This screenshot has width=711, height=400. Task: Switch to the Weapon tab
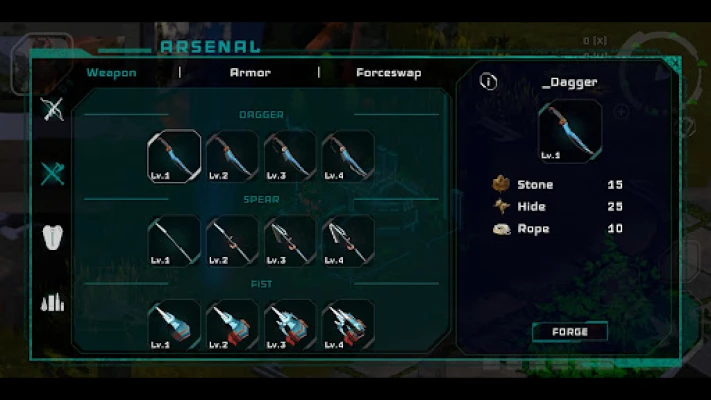(x=111, y=73)
